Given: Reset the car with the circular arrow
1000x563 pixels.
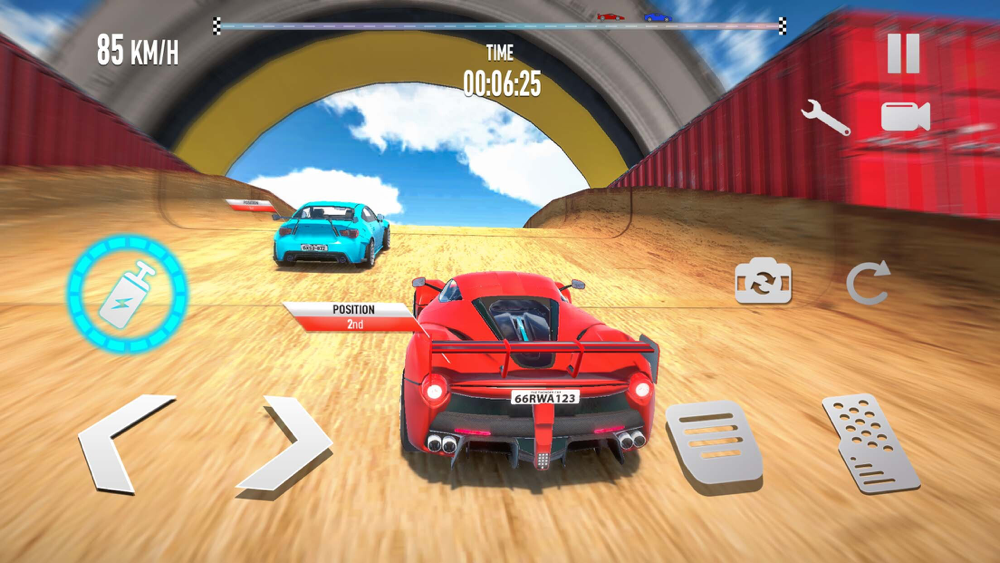Looking at the screenshot, I should click(867, 284).
